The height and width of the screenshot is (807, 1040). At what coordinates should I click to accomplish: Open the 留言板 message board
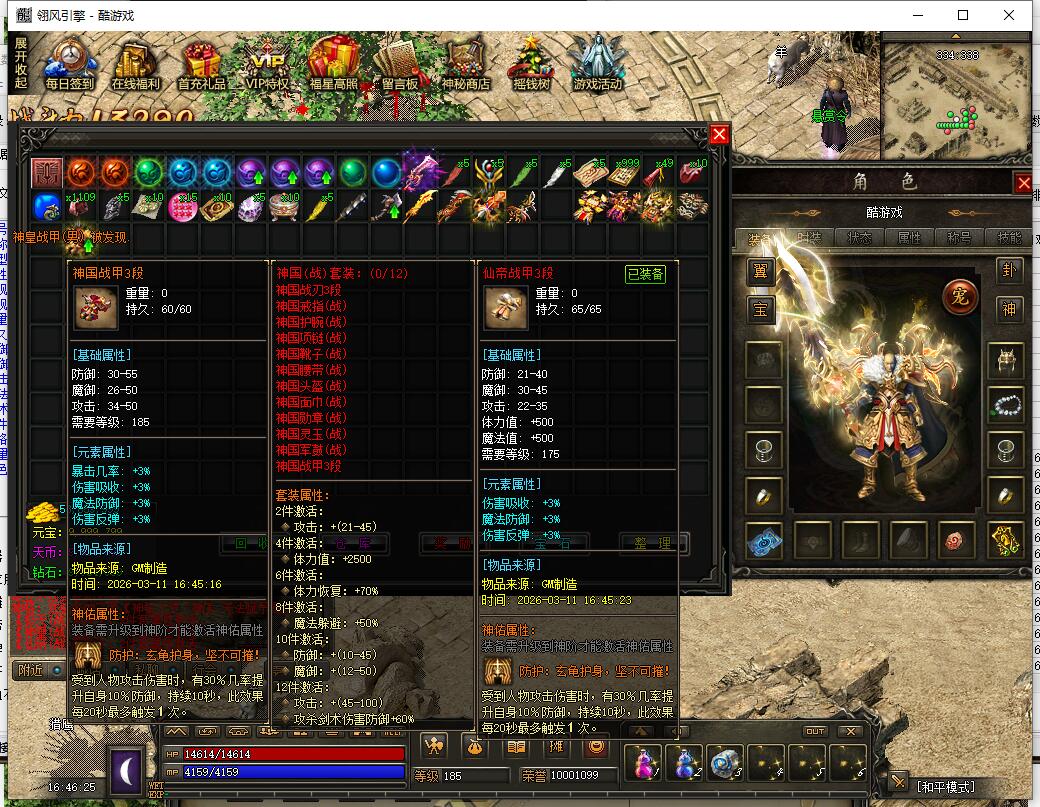pos(400,64)
